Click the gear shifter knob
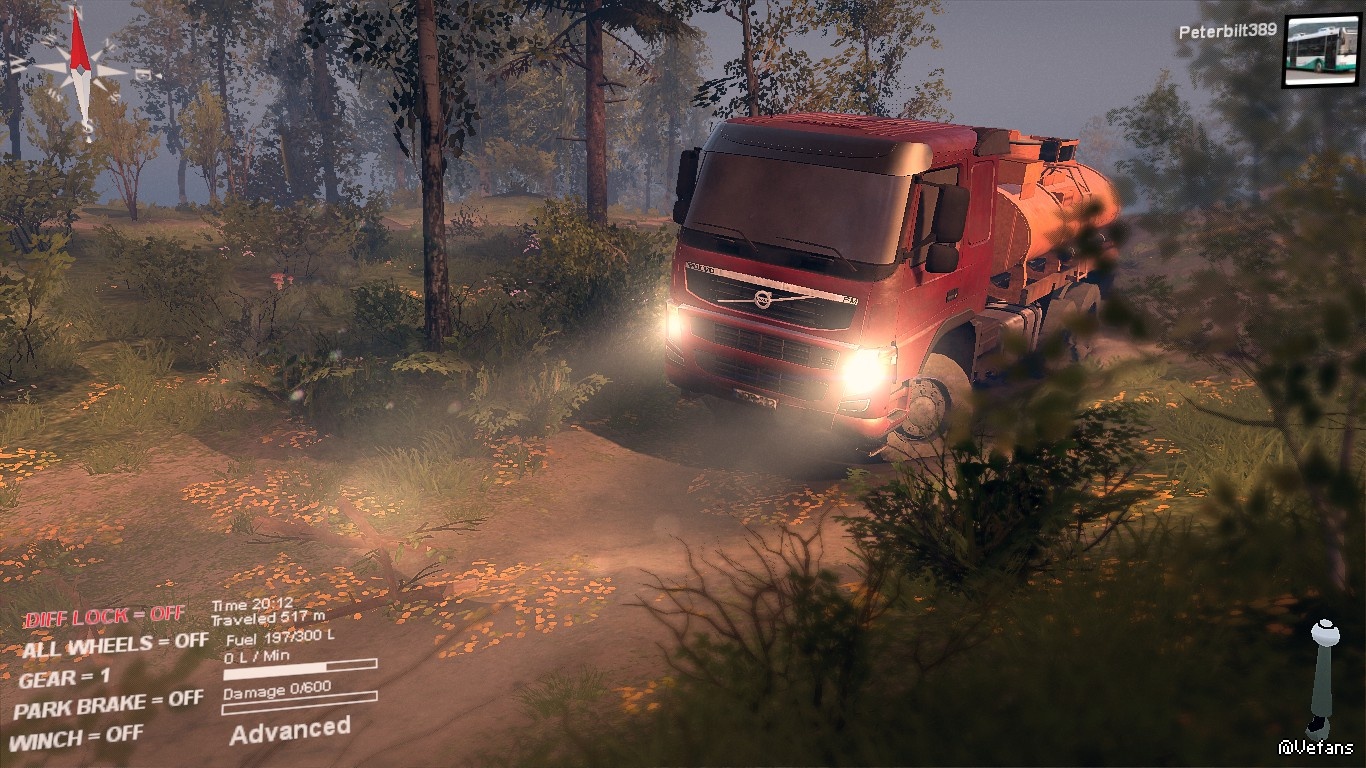The width and height of the screenshot is (1366, 768). tap(1325, 632)
